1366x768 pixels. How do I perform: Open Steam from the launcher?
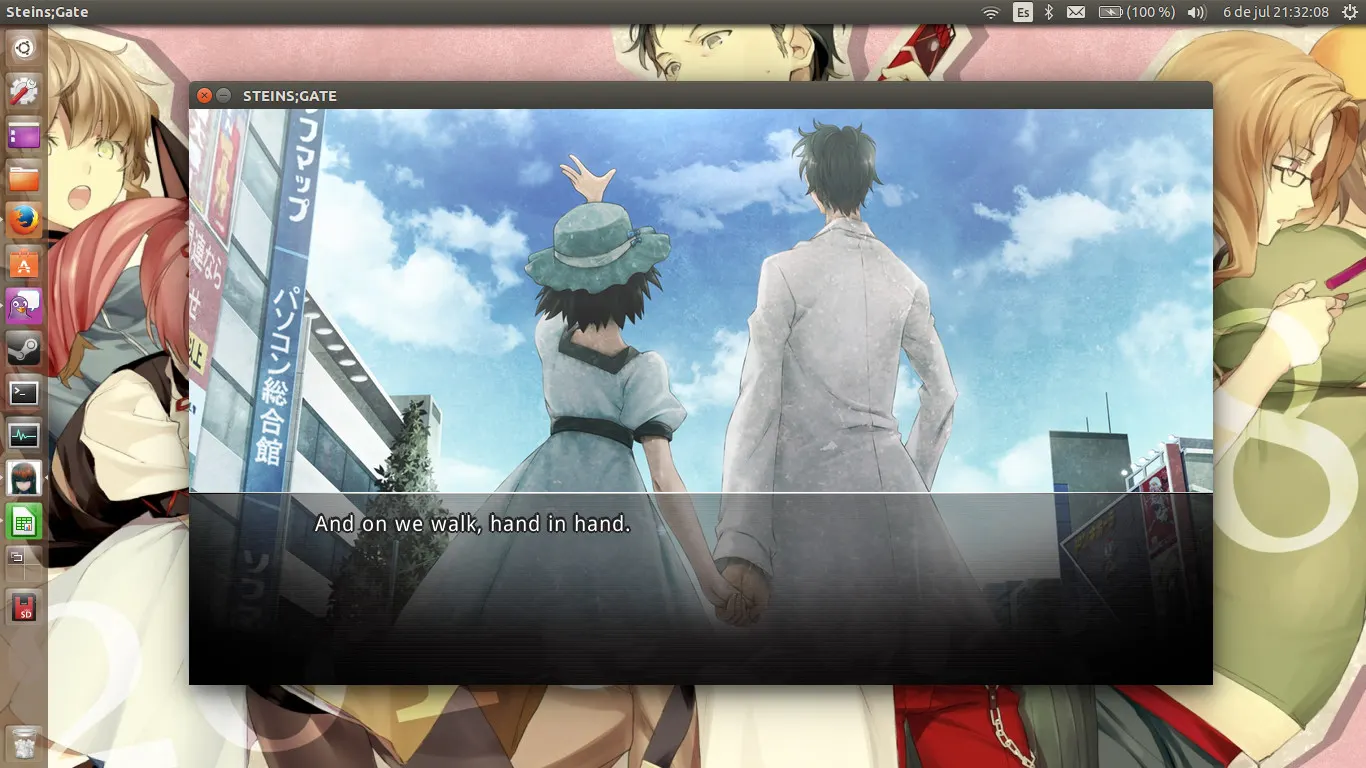pyautogui.click(x=23, y=349)
